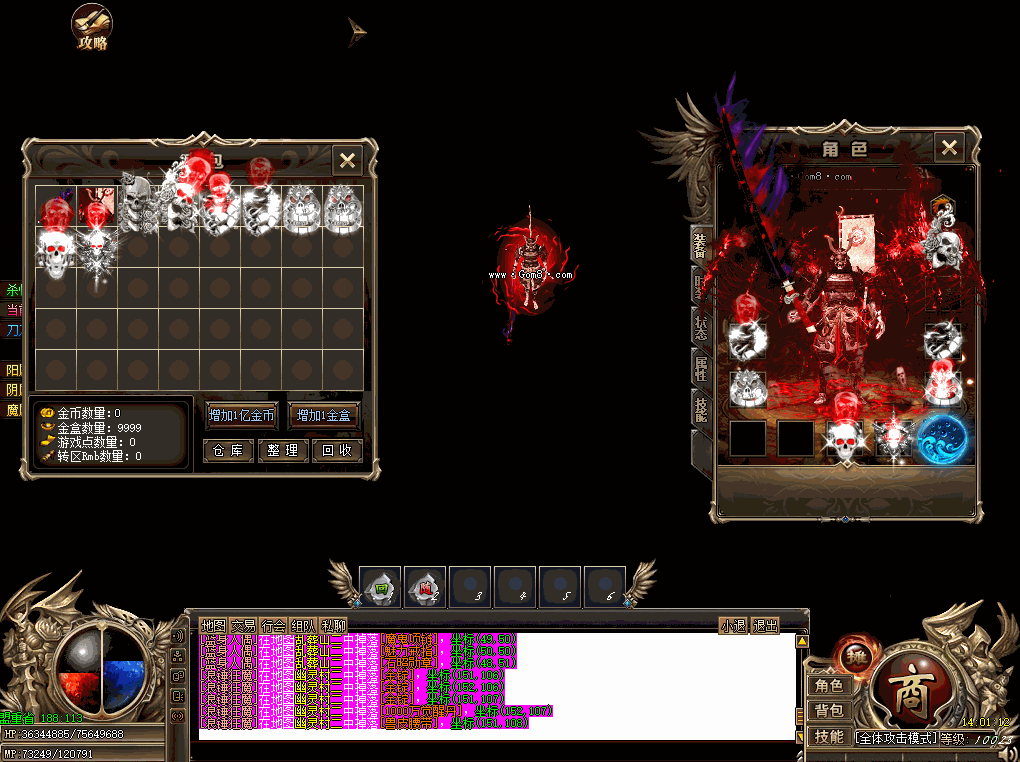Viewport: 1020px width, 762px height.
Task: Switch chat to the 私聊 private channel
Action: tap(333, 626)
